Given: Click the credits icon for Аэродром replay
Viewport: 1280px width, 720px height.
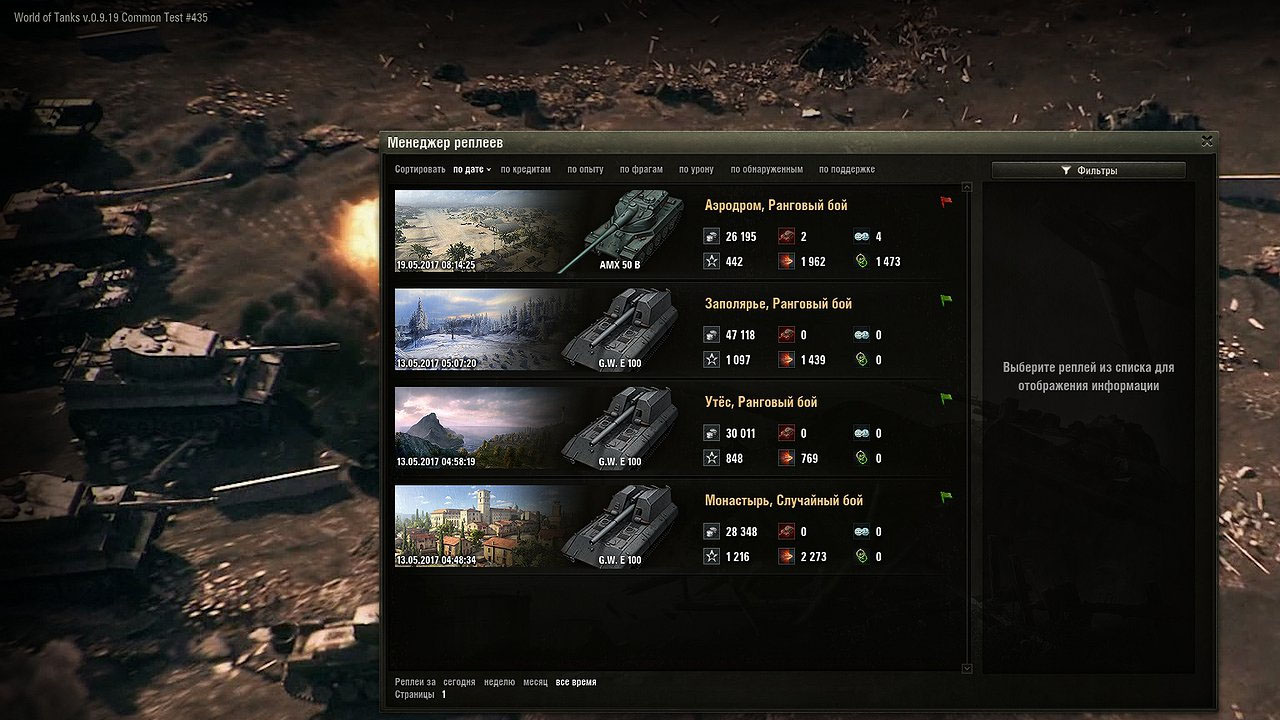Looking at the screenshot, I should pyautogui.click(x=711, y=236).
